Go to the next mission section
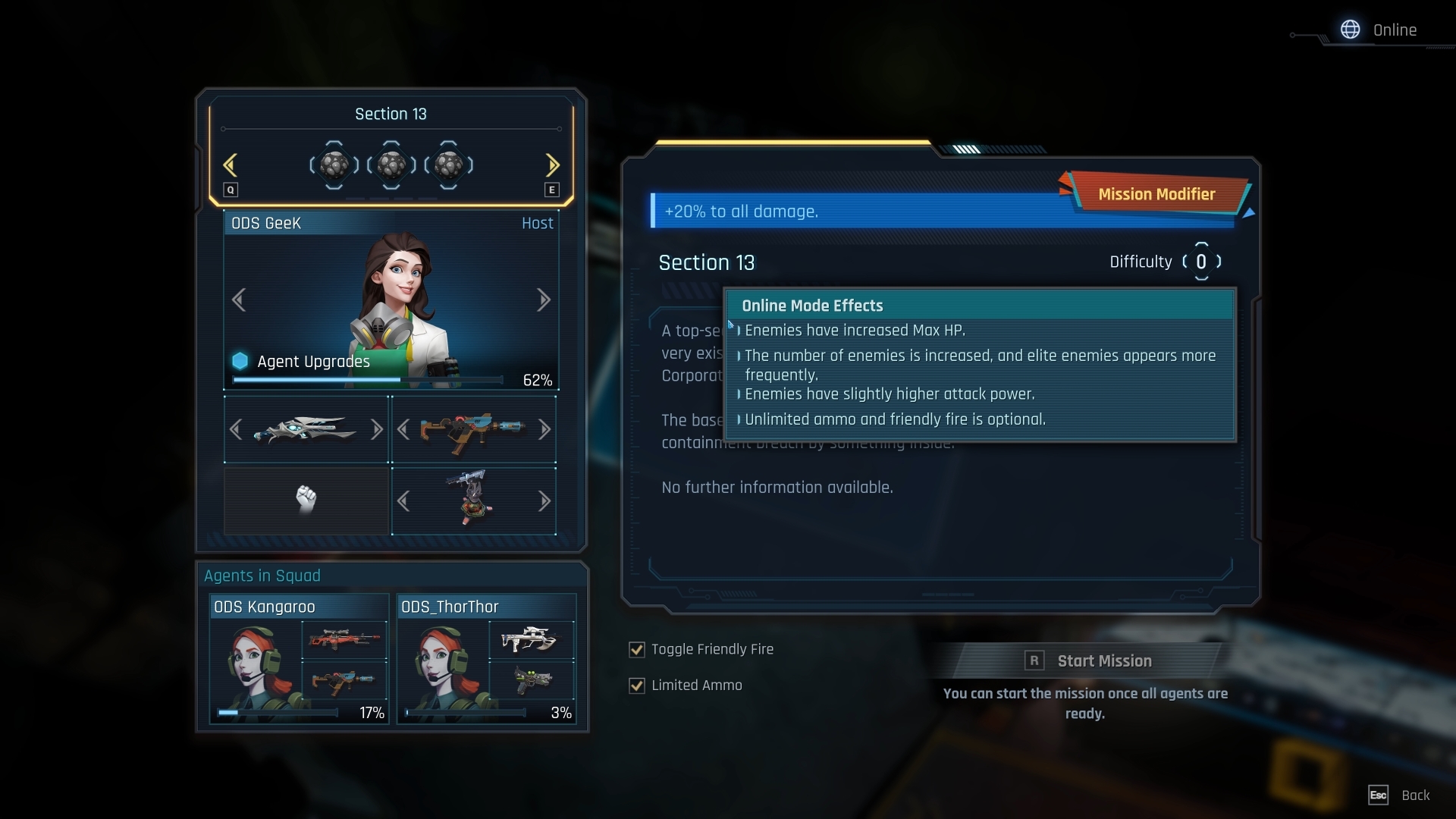 [552, 165]
